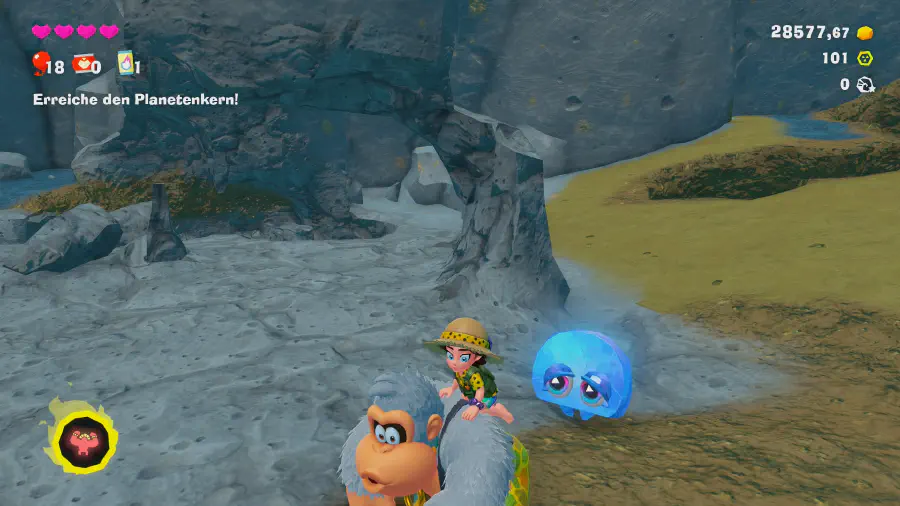This screenshot has width=900, height=506.
Task: Click the gold nugget currency icon
Action: click(x=865, y=32)
